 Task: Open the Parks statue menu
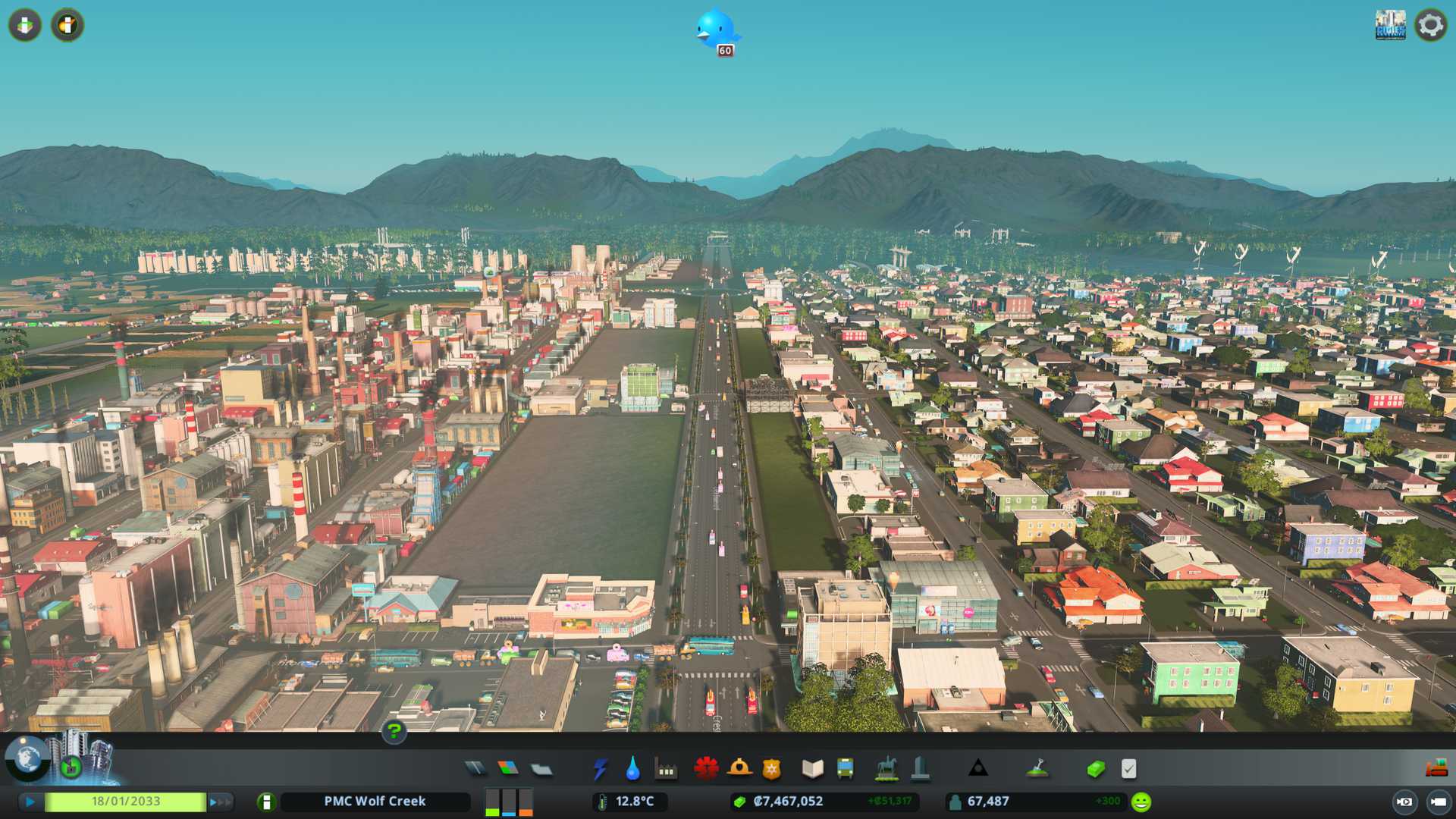886,769
